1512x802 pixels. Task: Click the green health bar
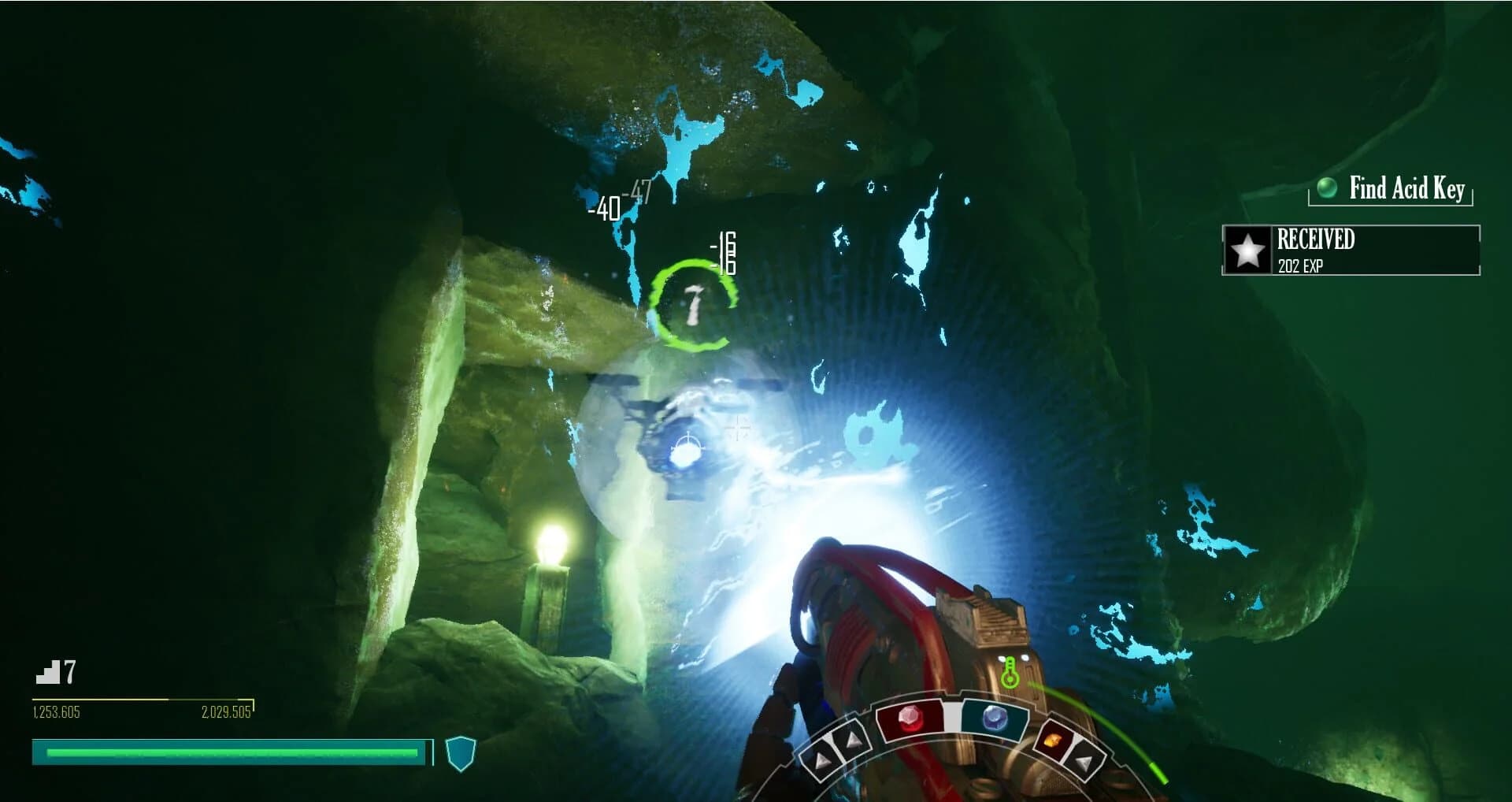232,754
